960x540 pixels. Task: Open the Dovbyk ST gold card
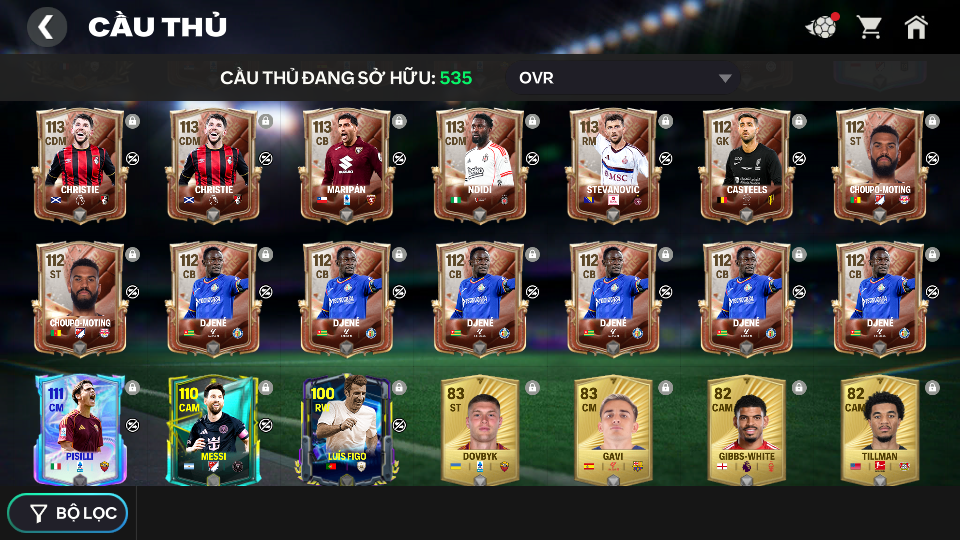pos(479,430)
